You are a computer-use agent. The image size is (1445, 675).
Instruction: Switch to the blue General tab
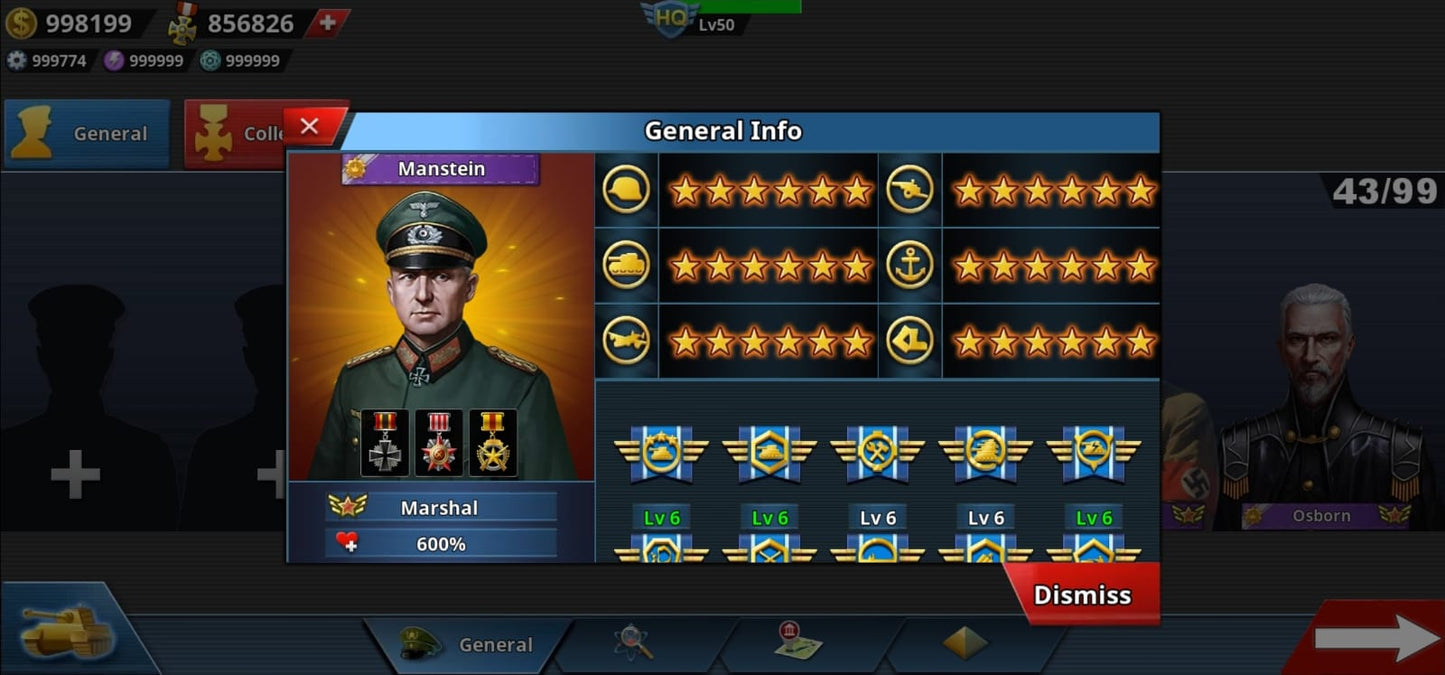87,133
